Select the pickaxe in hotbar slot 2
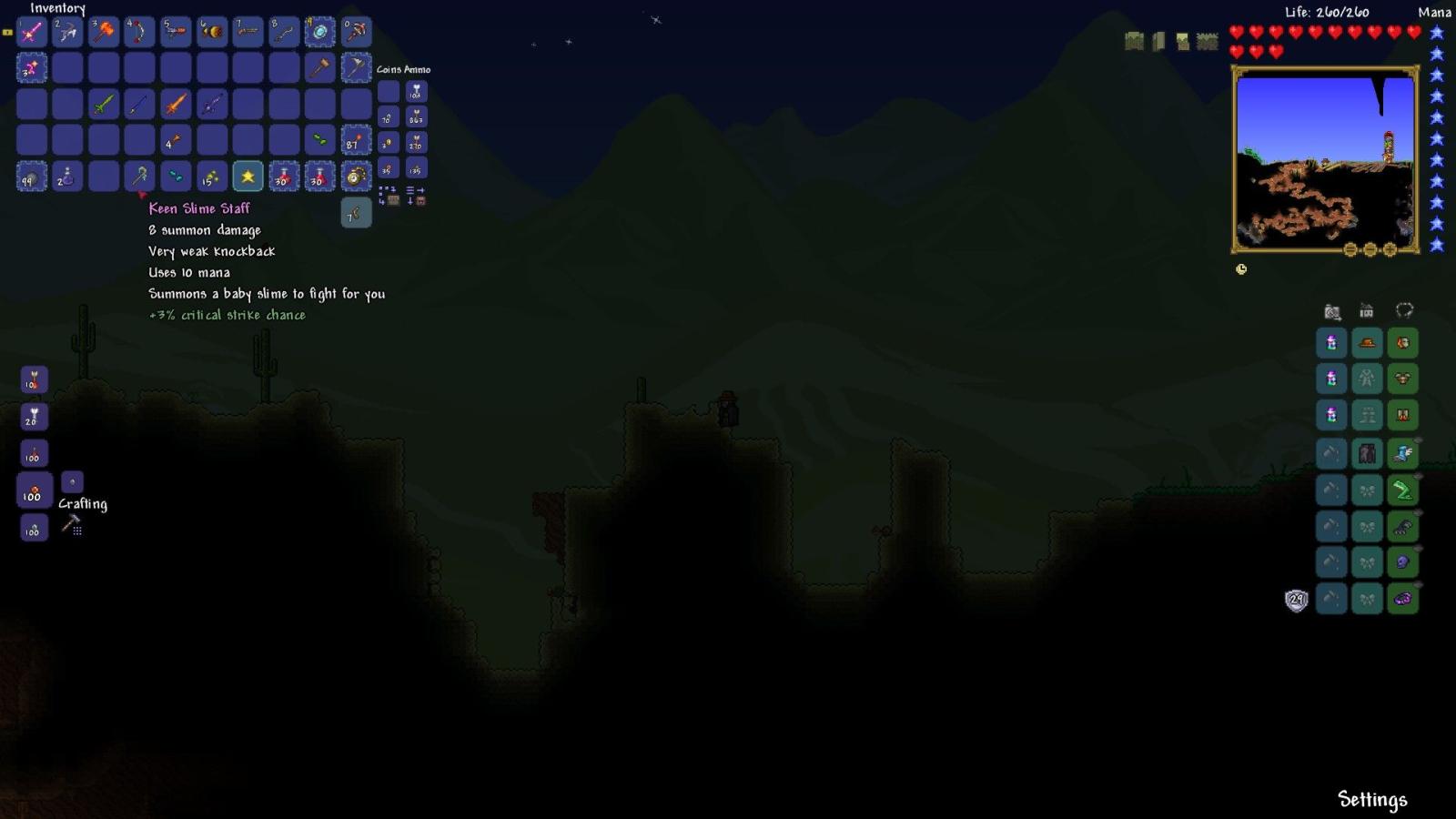Viewport: 1456px width, 819px height. [x=66, y=32]
